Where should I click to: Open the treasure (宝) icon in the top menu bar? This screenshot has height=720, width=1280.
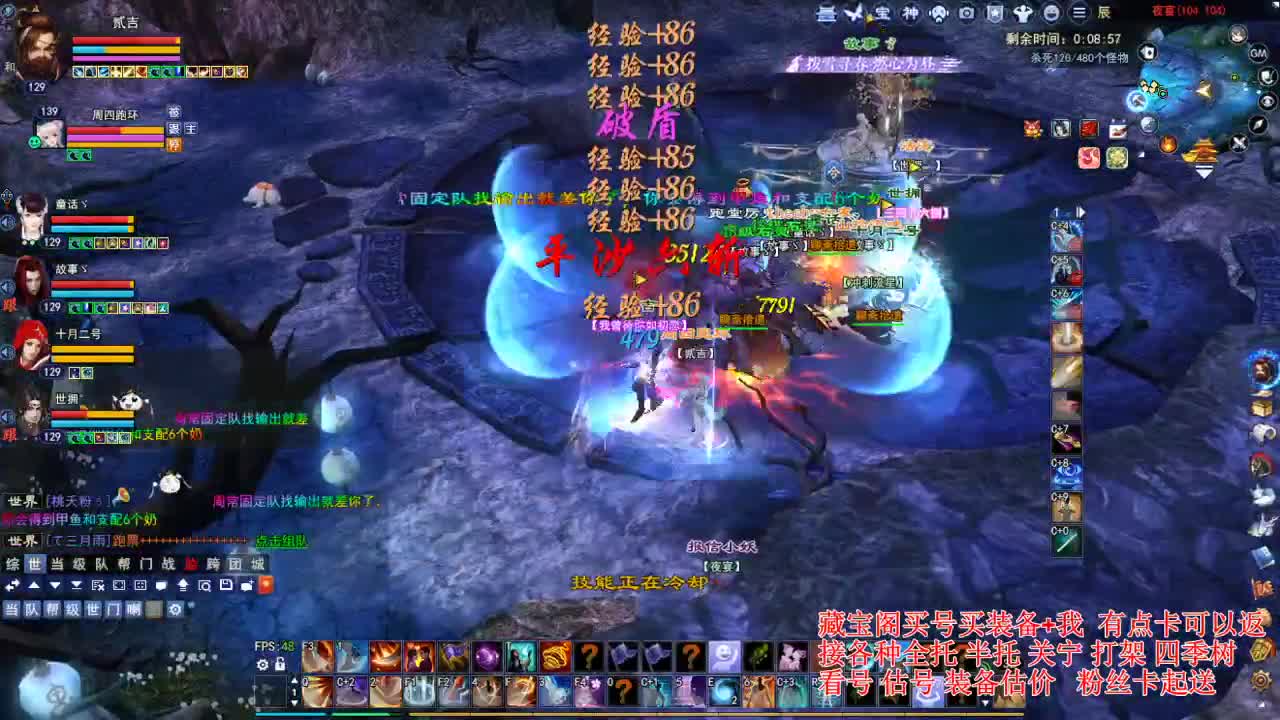pos(882,13)
